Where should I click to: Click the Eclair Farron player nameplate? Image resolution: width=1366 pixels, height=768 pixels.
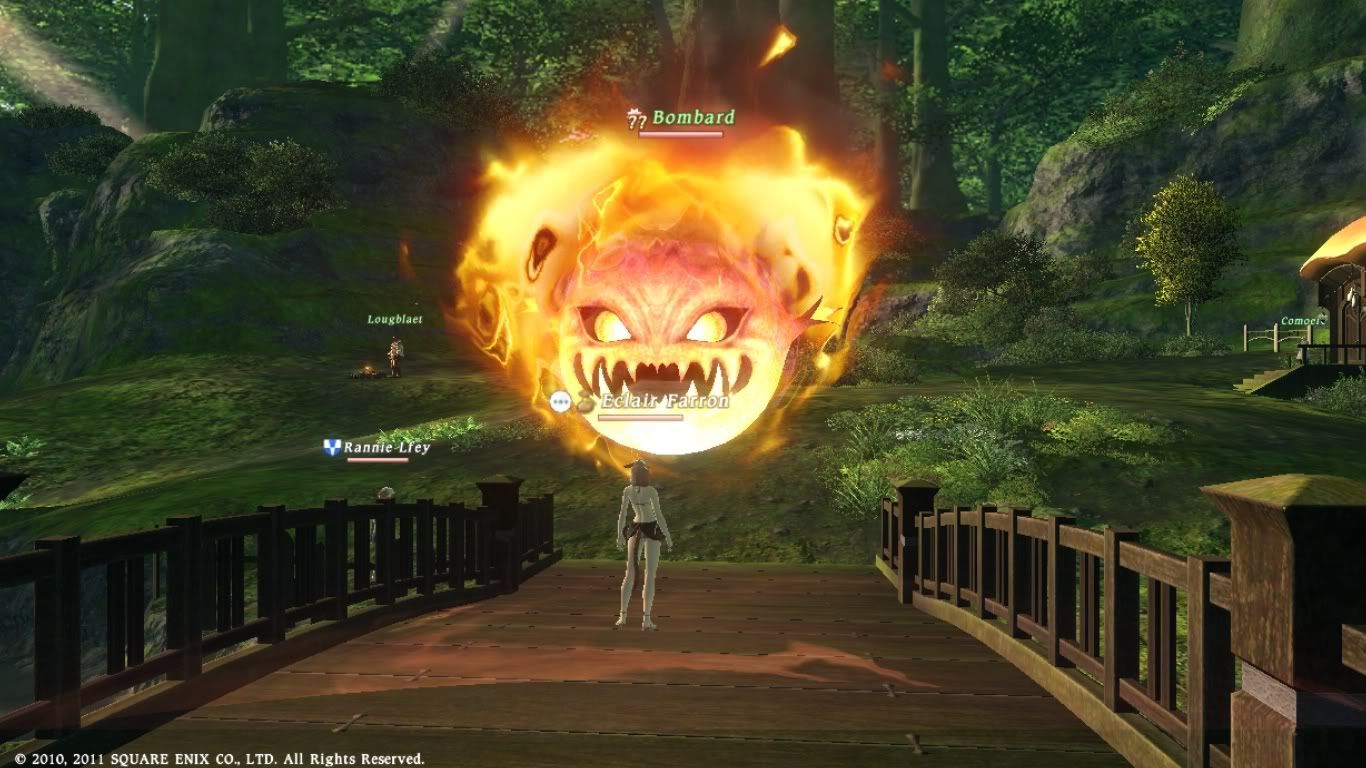pyautogui.click(x=664, y=401)
